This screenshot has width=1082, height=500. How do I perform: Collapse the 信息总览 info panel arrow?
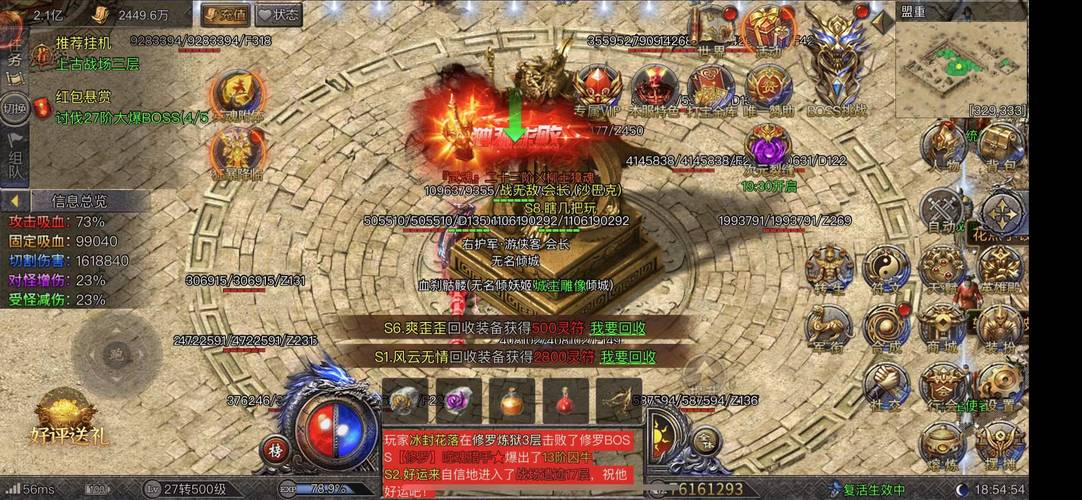pos(15,200)
